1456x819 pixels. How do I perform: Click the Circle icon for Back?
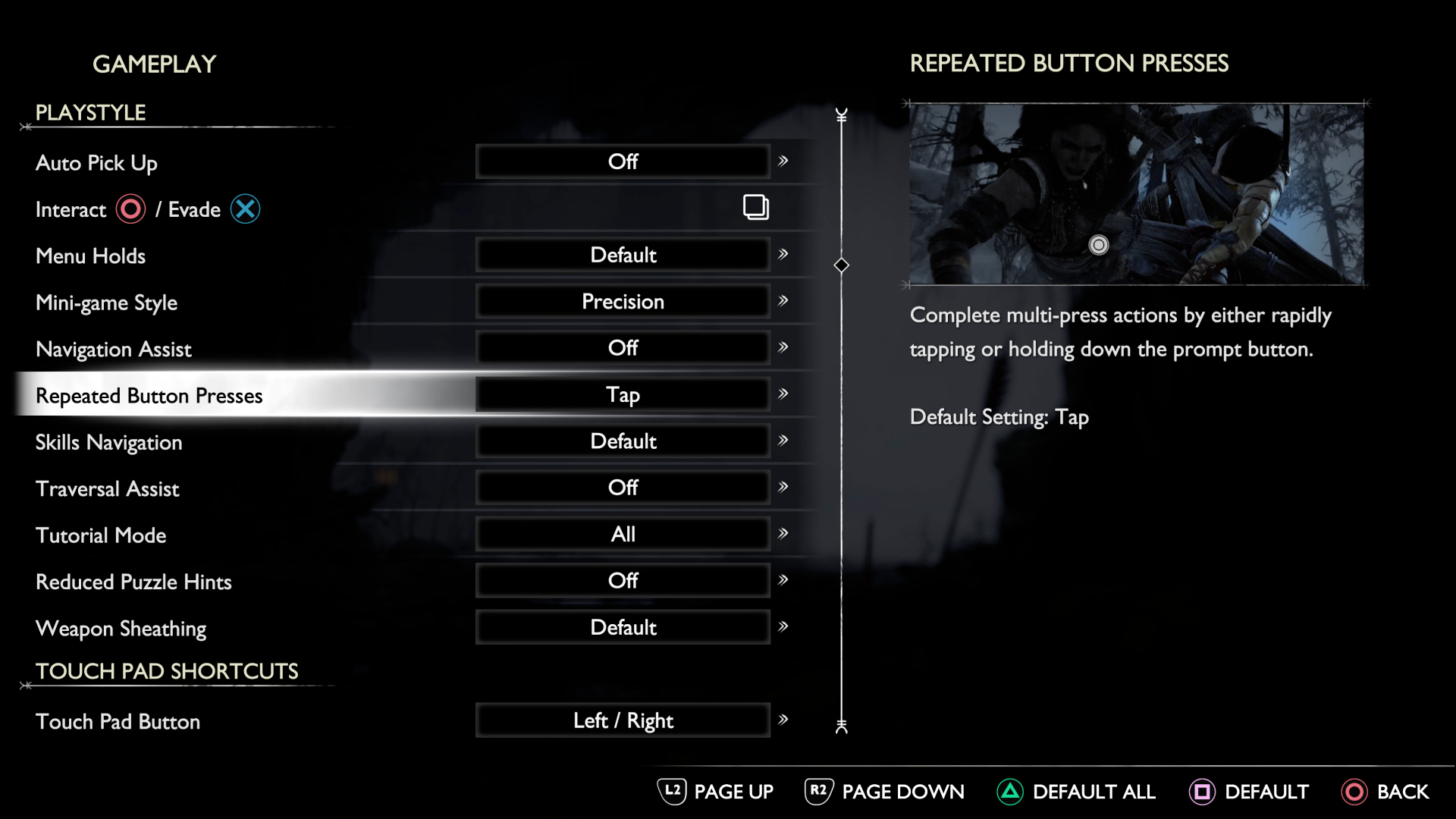click(x=1357, y=792)
